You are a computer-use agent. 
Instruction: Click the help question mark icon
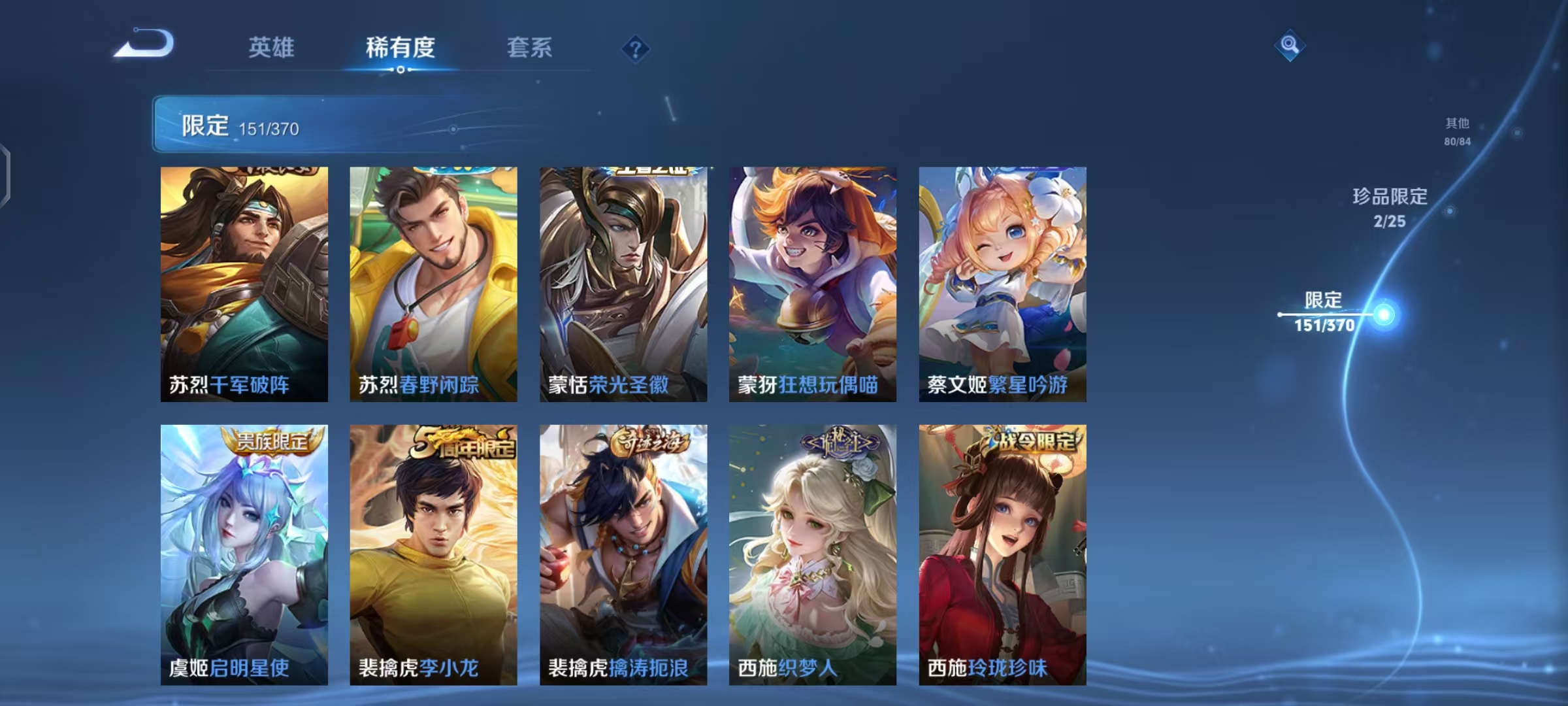click(637, 48)
